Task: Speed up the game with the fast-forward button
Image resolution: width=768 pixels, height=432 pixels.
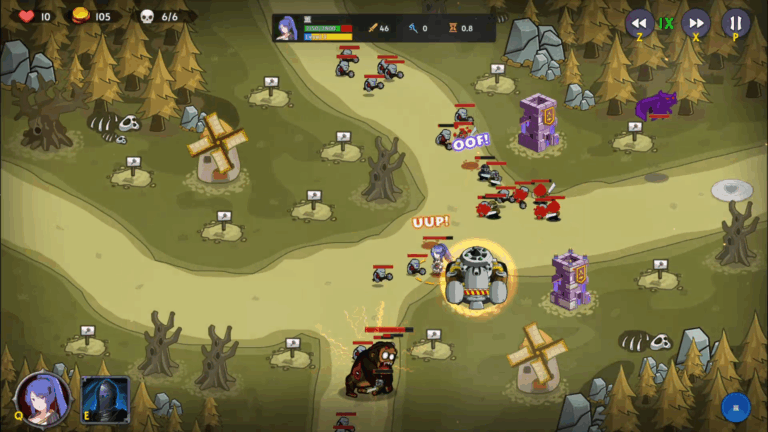Action: (696, 23)
